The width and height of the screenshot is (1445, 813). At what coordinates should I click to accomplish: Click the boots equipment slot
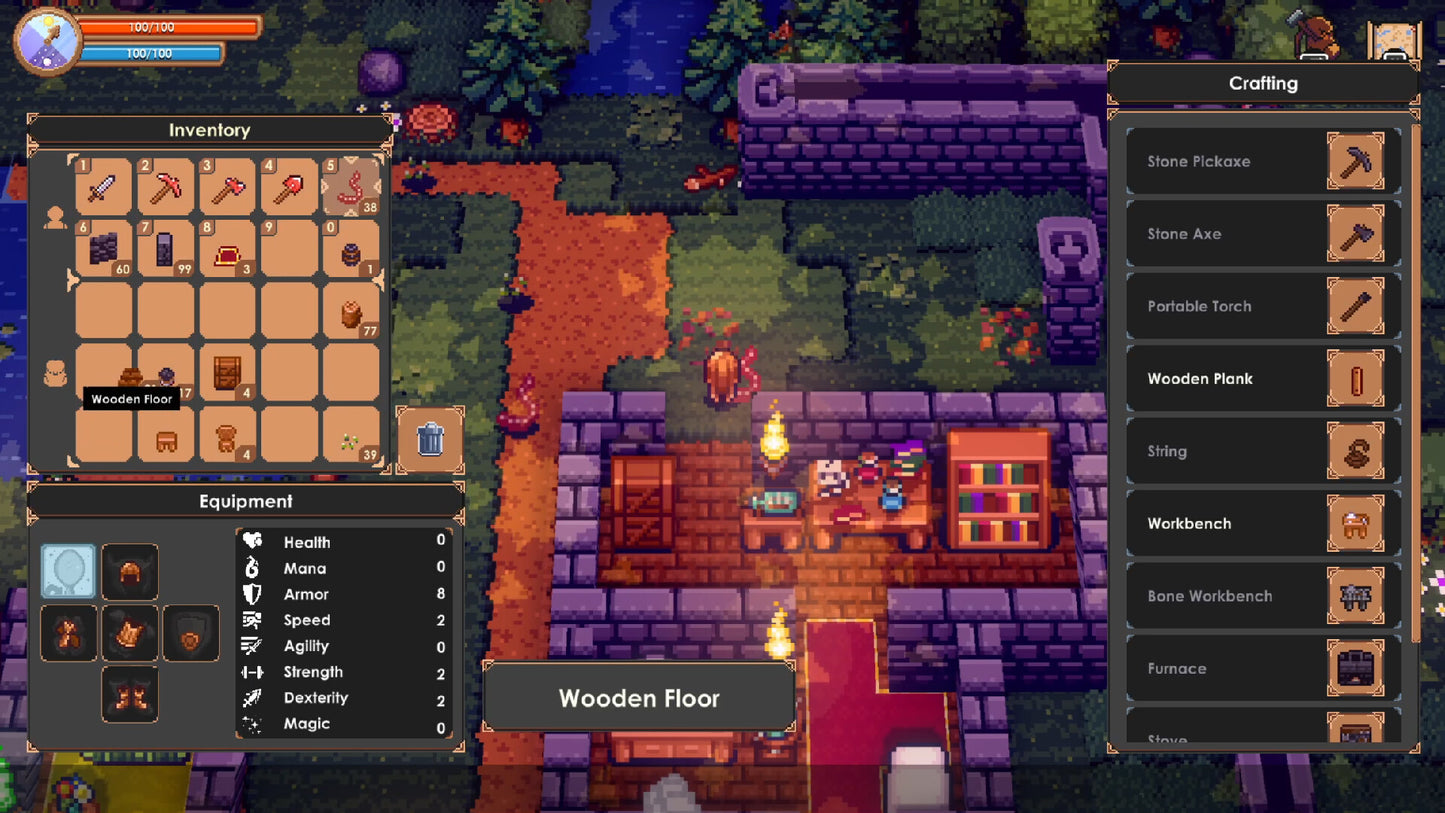coord(130,694)
